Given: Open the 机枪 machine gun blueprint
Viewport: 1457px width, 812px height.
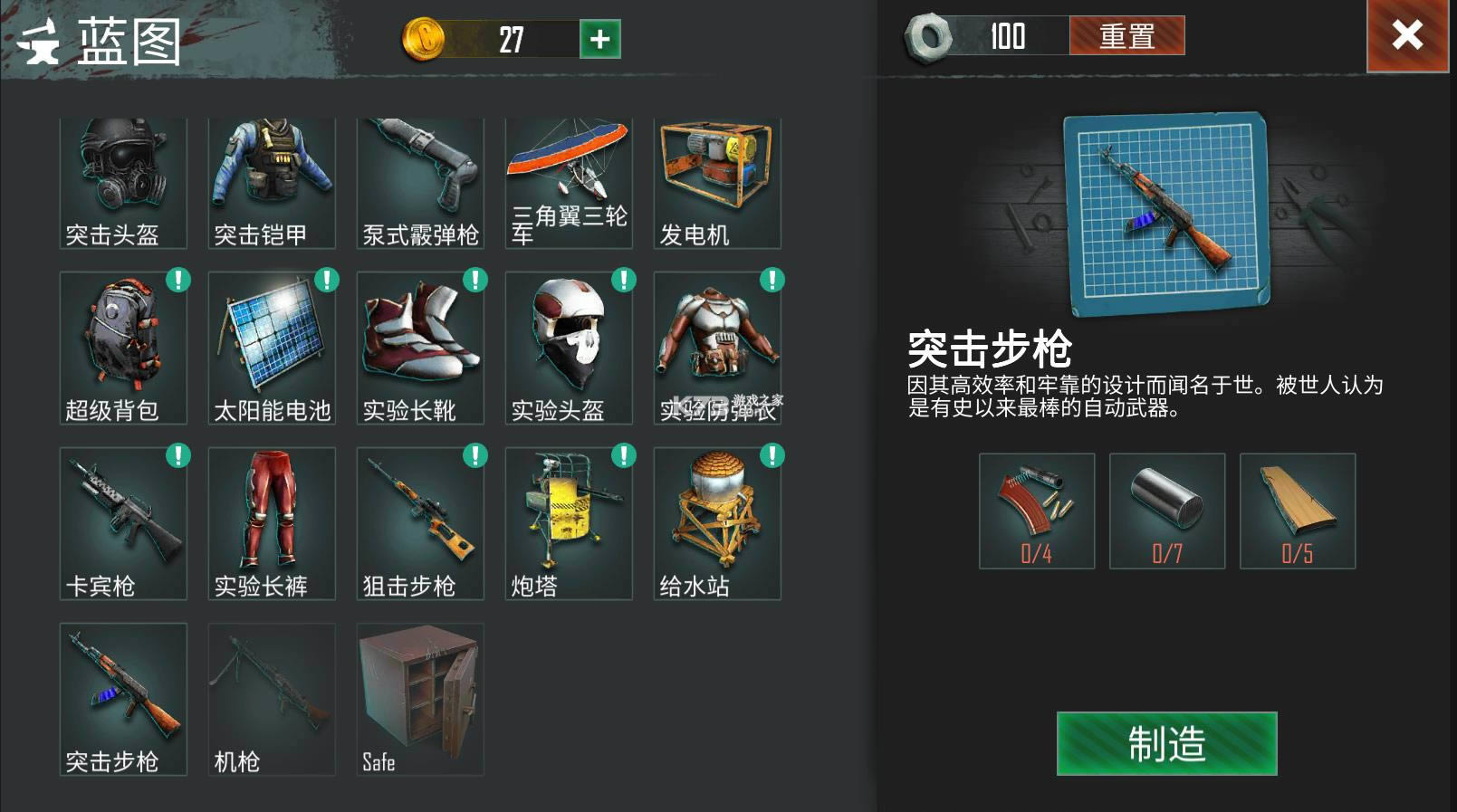Looking at the screenshot, I should (272, 697).
